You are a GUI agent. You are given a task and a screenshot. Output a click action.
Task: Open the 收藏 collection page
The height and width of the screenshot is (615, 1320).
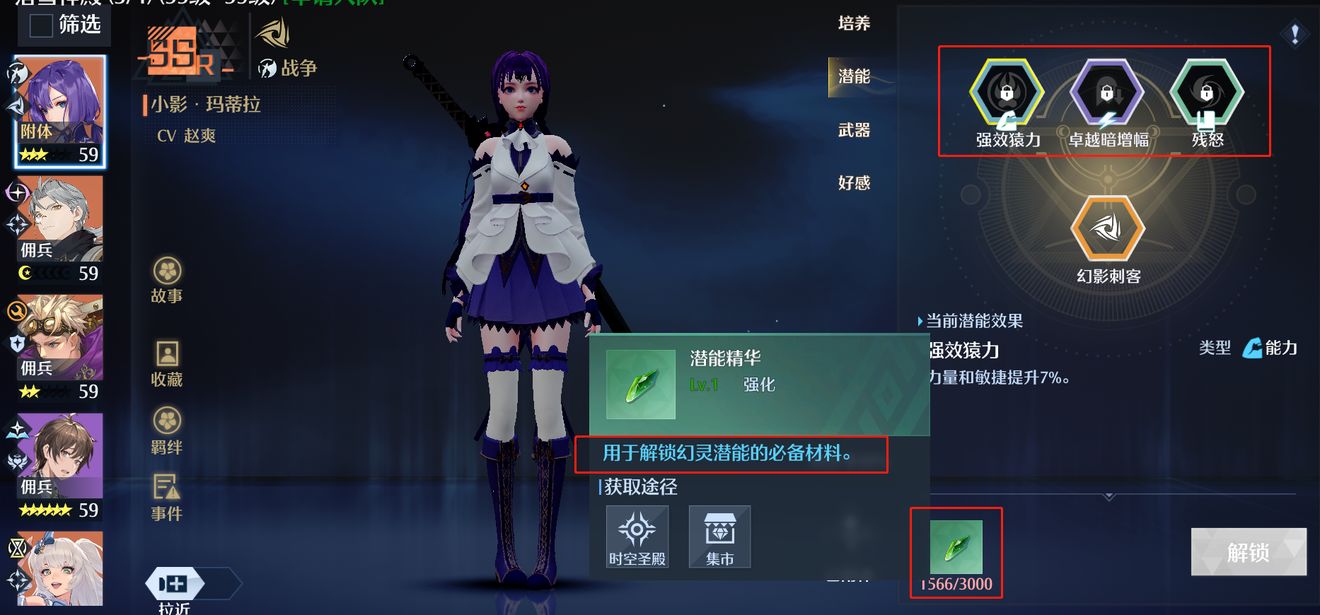[167, 362]
